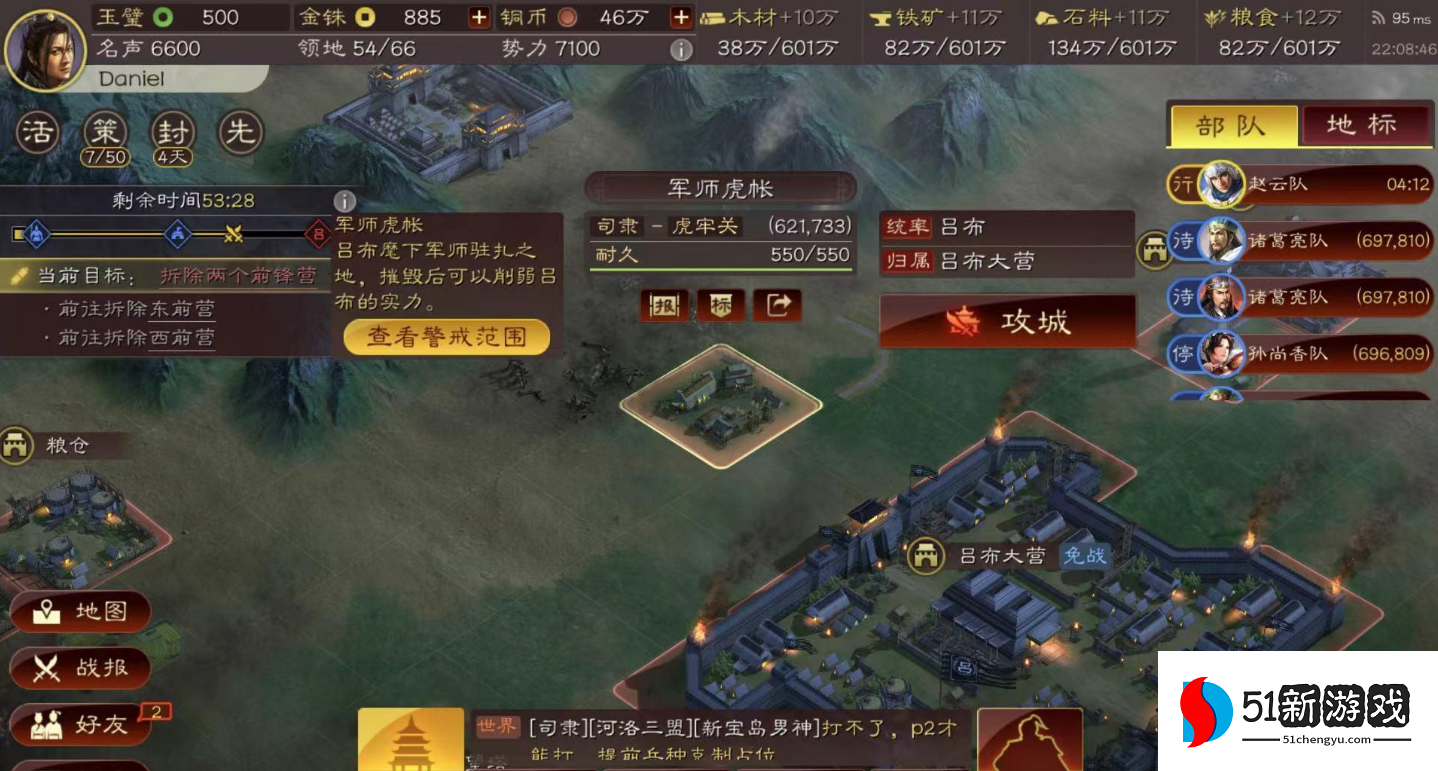The width and height of the screenshot is (1438, 771).
Task: Tap the 报 report icon under the 虎牢关 panel
Action: pos(665,306)
